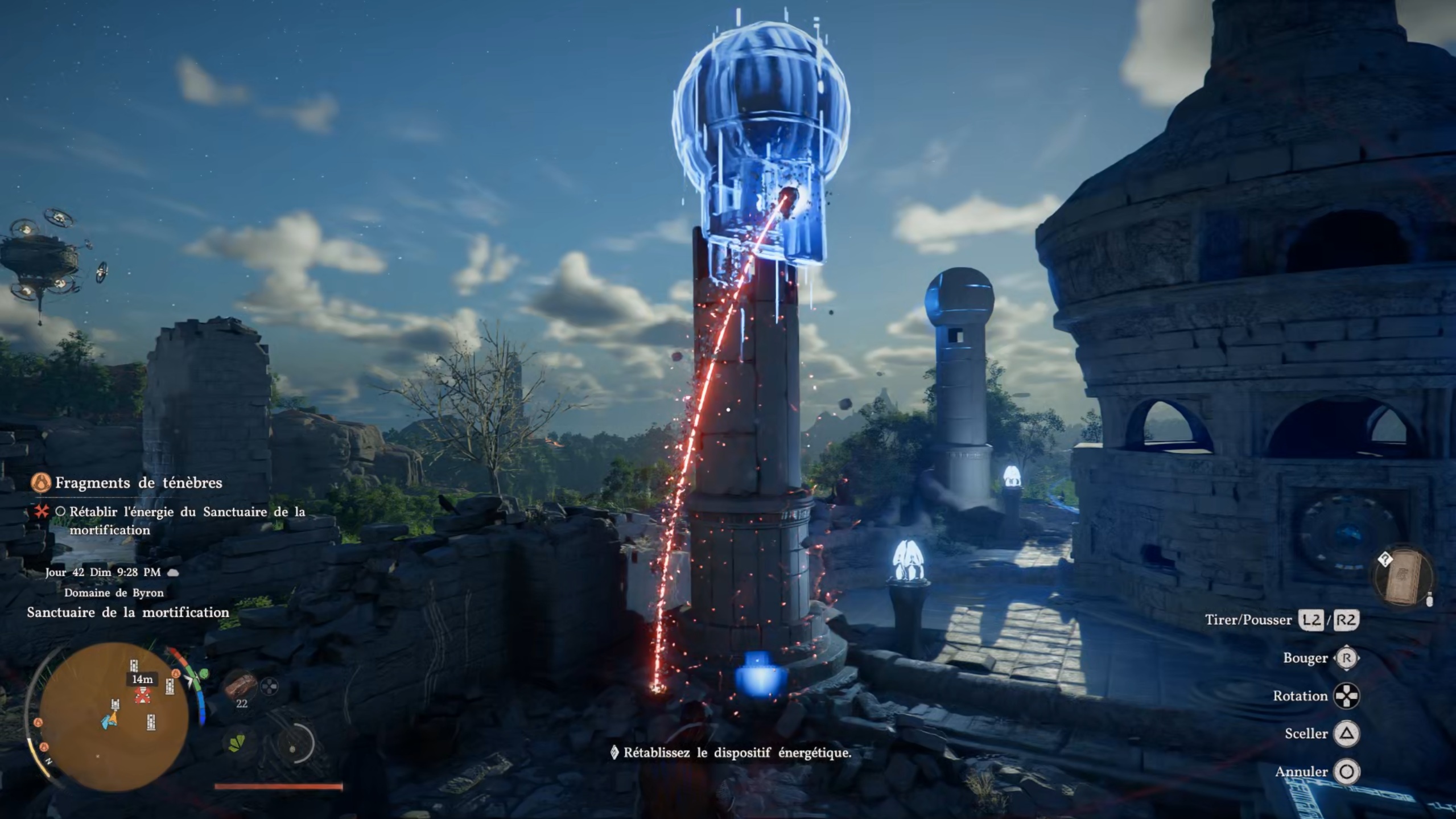The width and height of the screenshot is (1456, 819).
Task: Use the brown item slot showing 22
Action: coord(241,686)
